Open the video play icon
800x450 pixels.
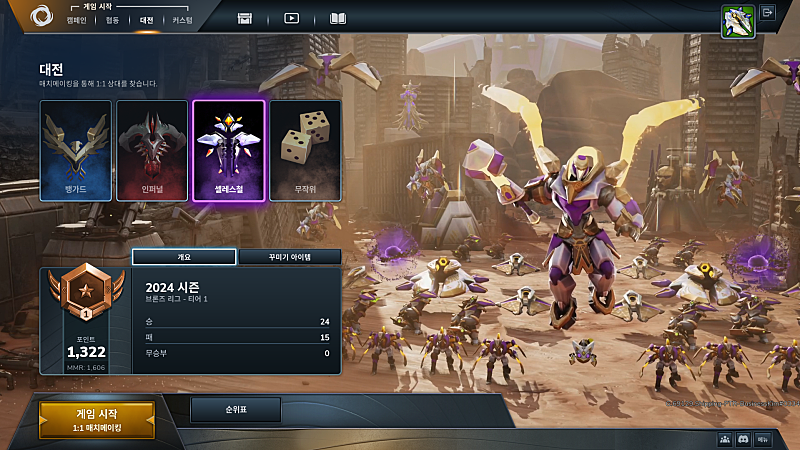pyautogui.click(x=291, y=18)
